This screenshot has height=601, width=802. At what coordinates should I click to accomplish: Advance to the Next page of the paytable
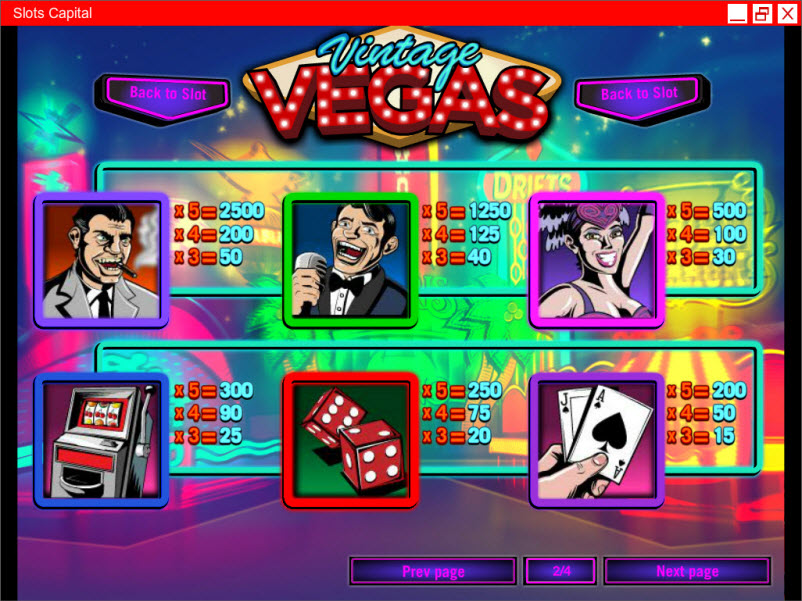tap(687, 572)
